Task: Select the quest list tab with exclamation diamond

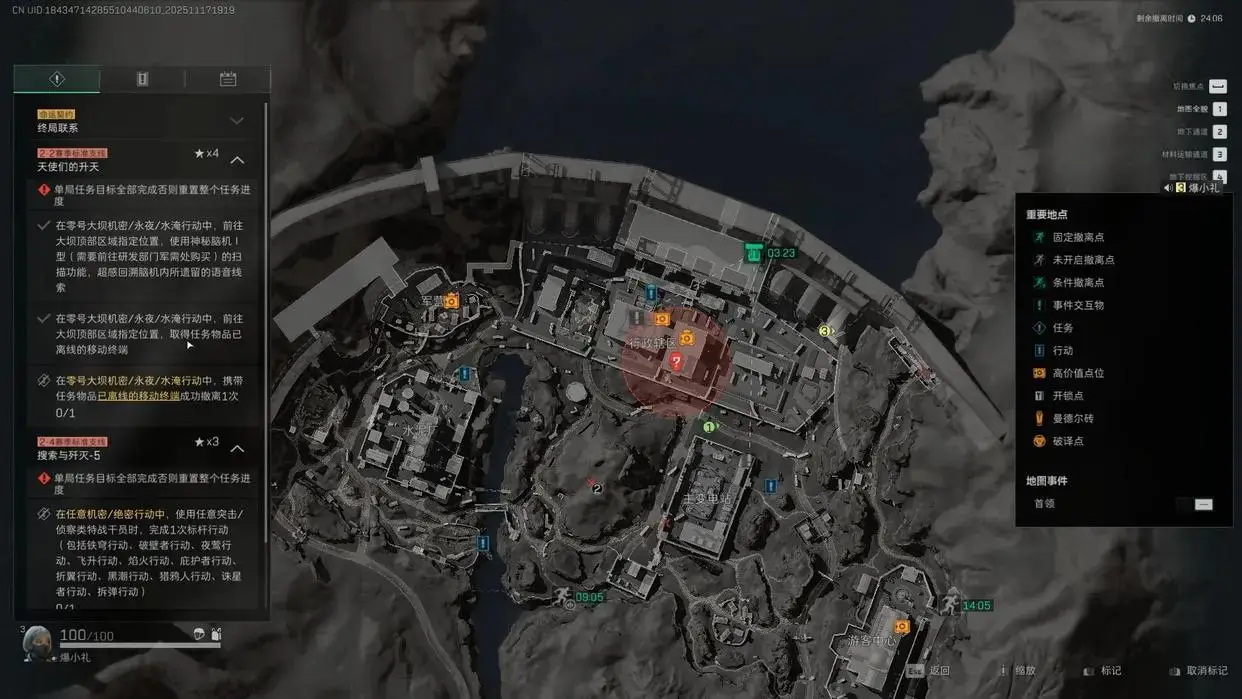Action: [57, 79]
